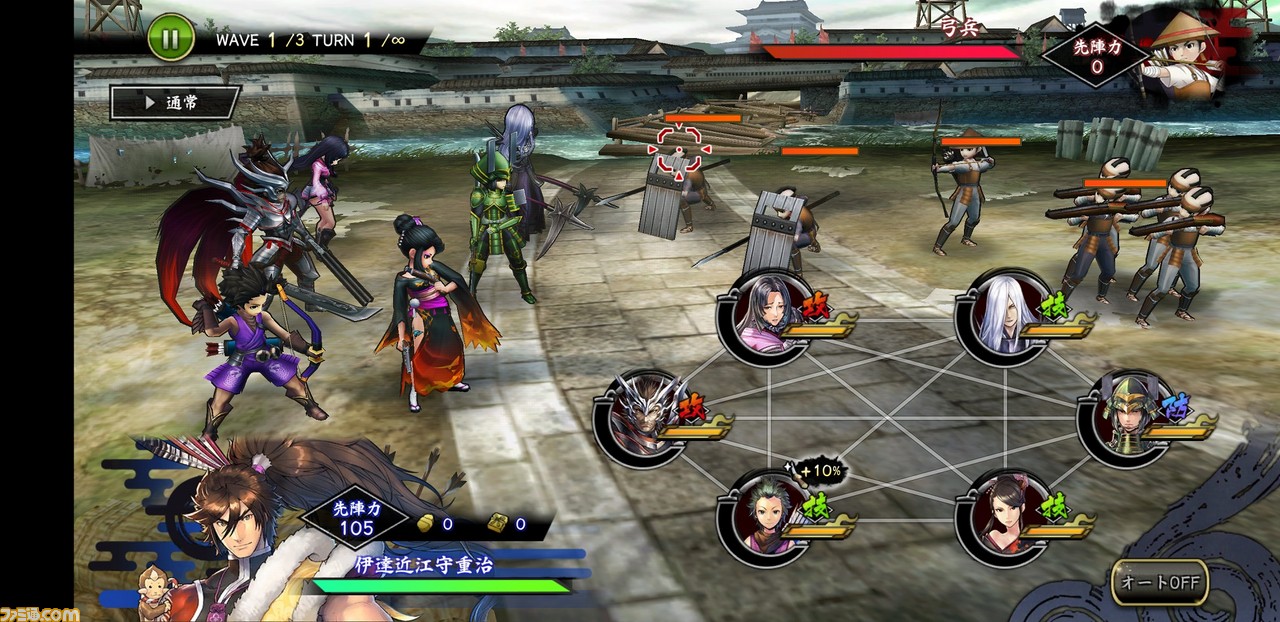Toggle the 通常 battle speed button
1280x622 pixels.
pos(175,102)
